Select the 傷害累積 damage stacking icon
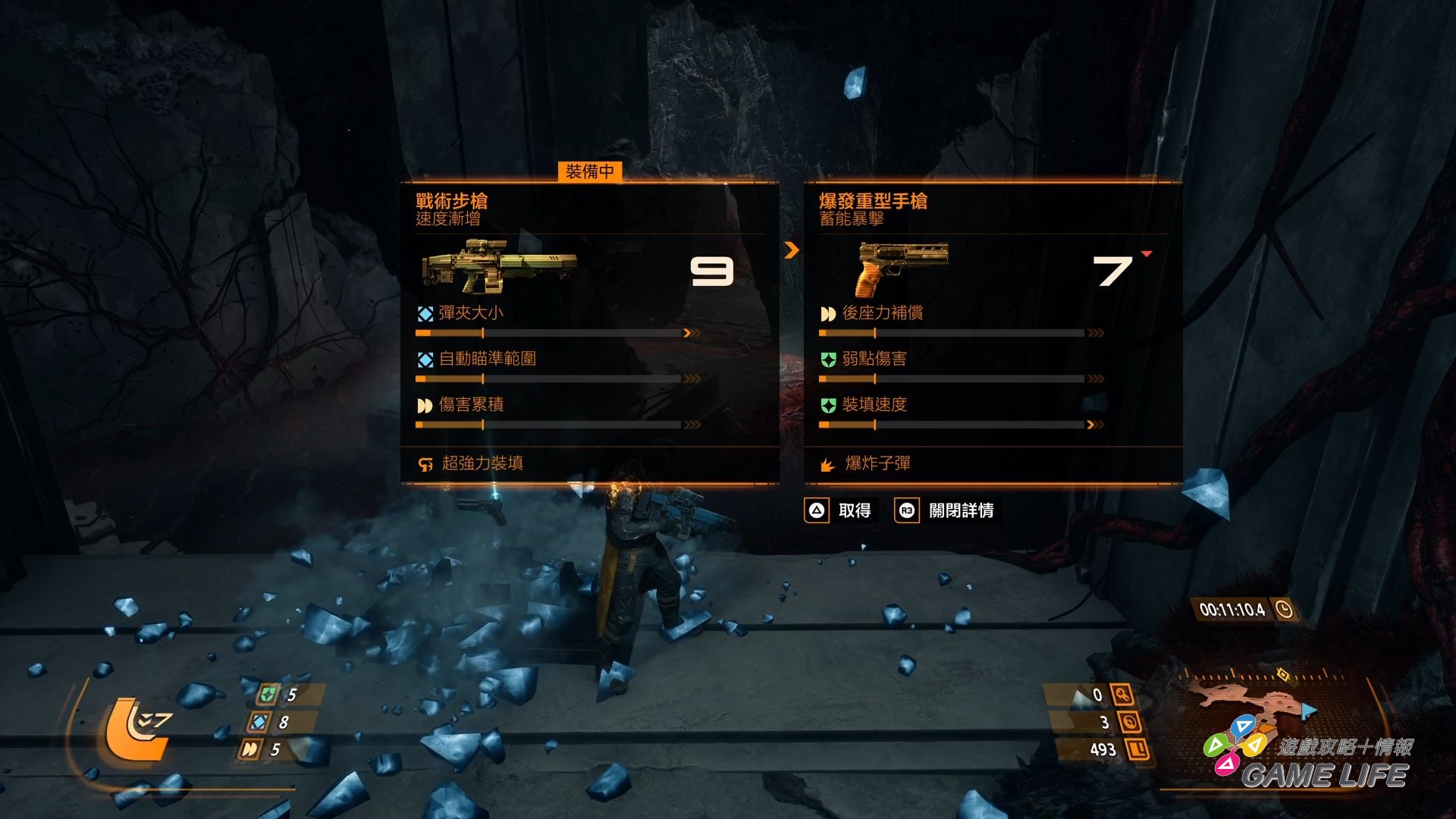 (x=423, y=405)
